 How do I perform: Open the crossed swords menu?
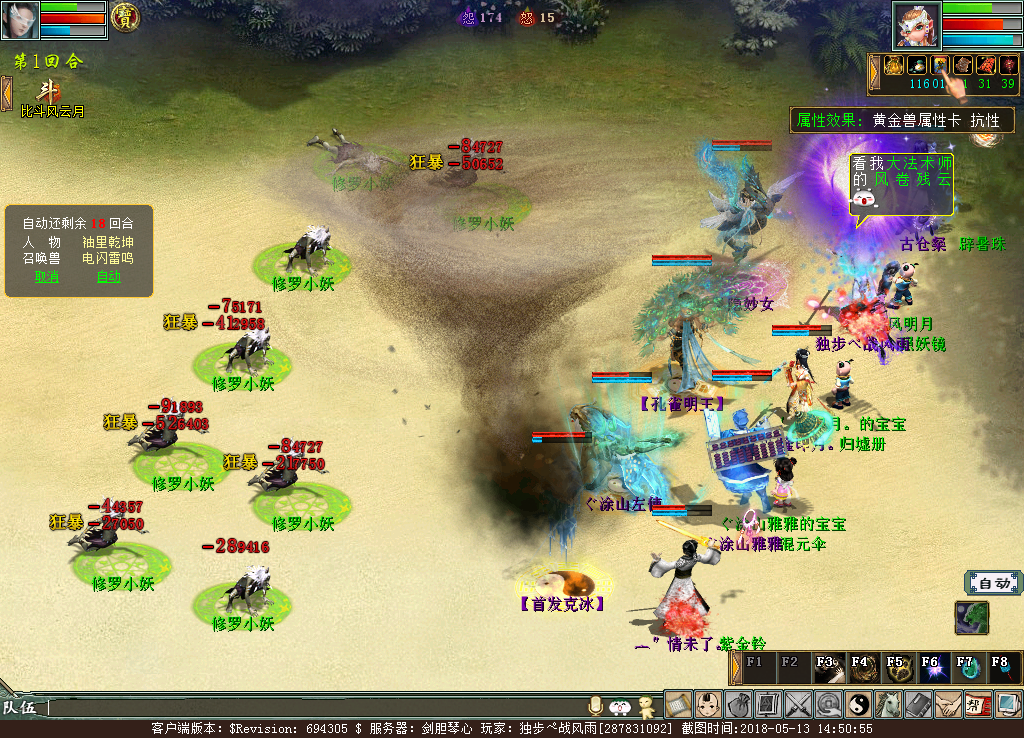(x=798, y=705)
